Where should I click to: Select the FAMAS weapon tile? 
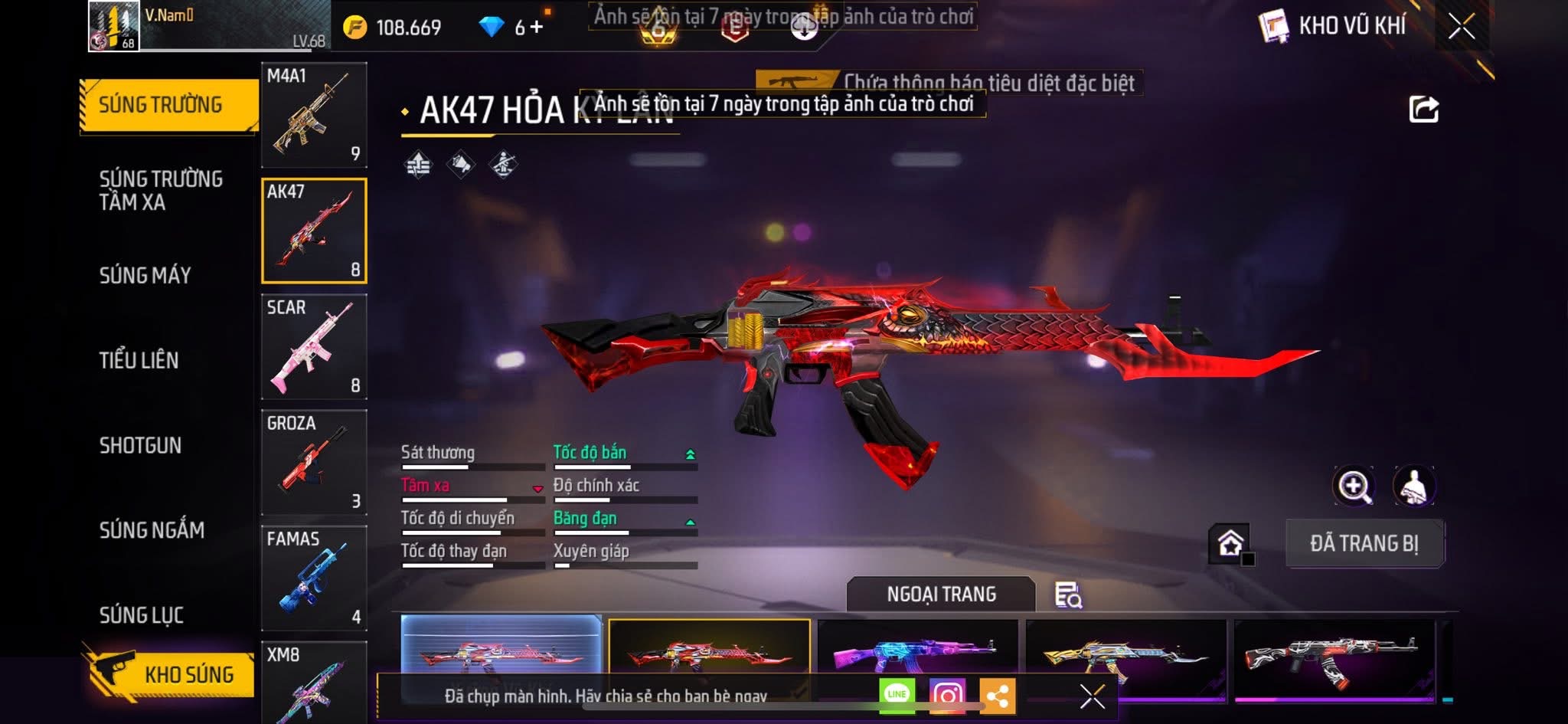(314, 578)
